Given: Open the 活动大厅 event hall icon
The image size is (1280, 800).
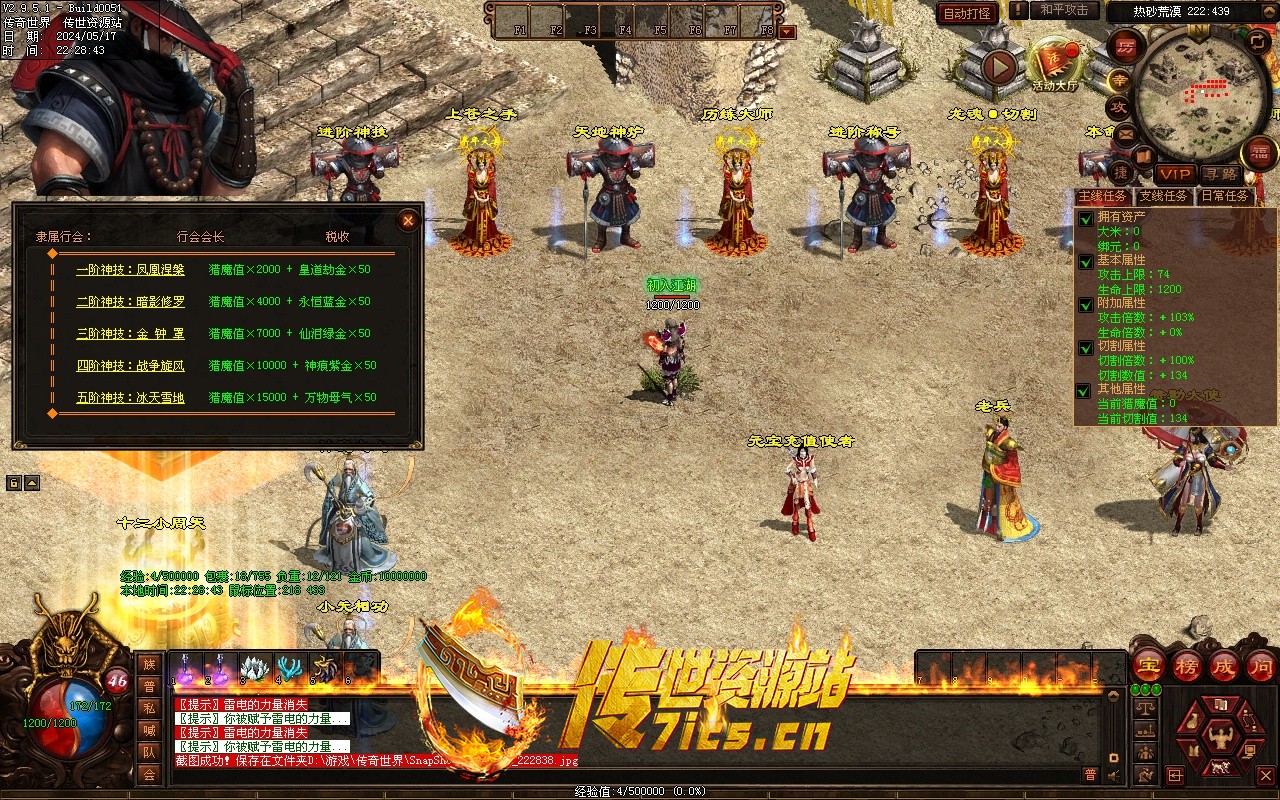Looking at the screenshot, I should click(x=1055, y=62).
